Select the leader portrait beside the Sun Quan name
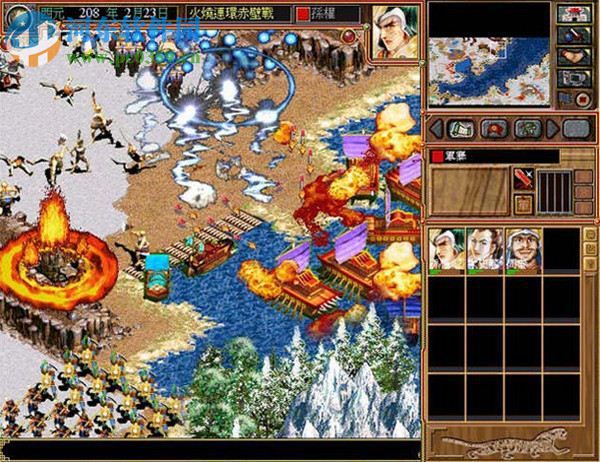The image size is (600, 462). tap(394, 32)
